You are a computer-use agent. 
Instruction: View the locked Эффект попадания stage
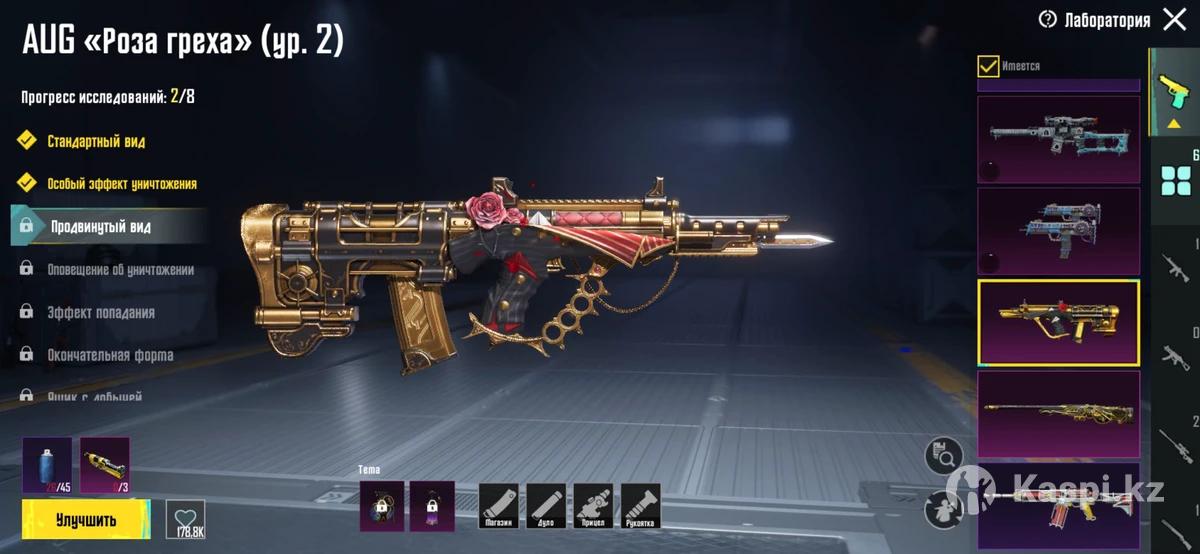(x=100, y=313)
